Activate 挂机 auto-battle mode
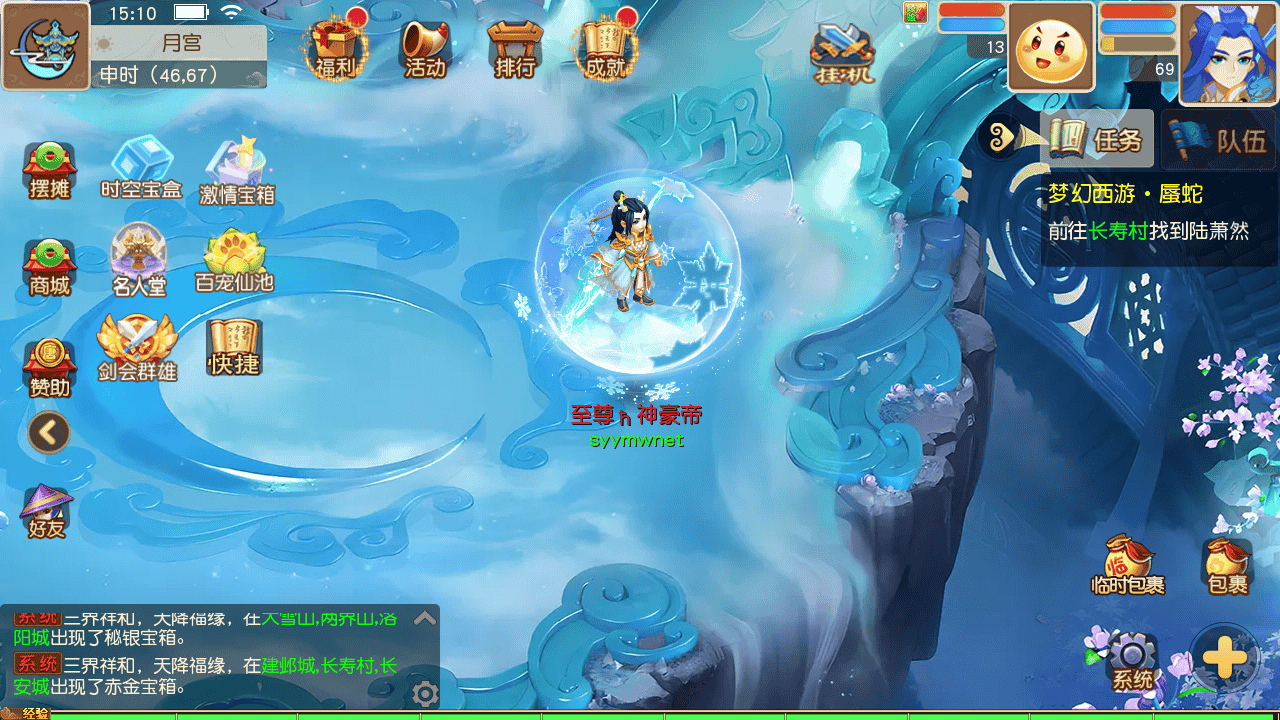Viewport: 1280px width, 720px height. 842,50
